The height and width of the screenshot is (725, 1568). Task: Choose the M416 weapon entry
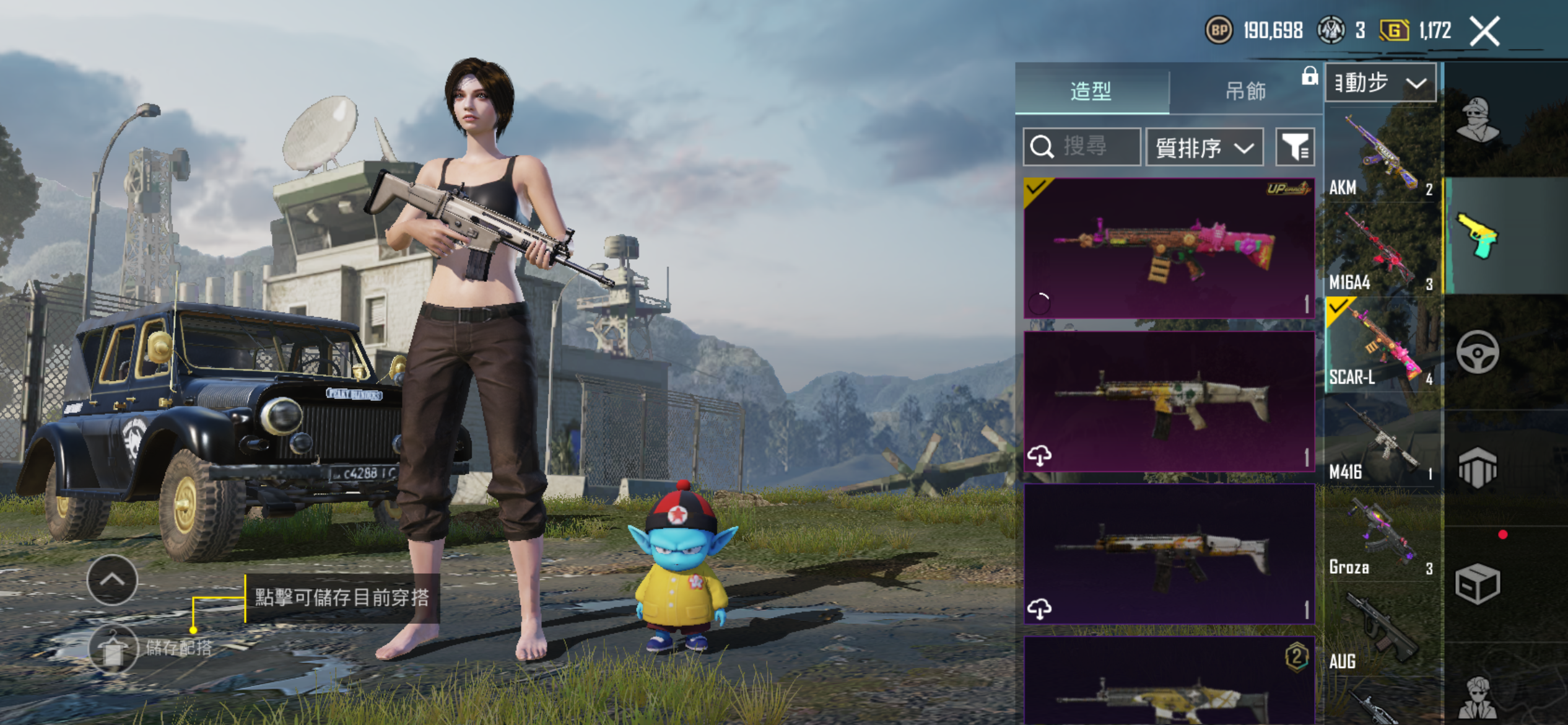(x=1381, y=441)
